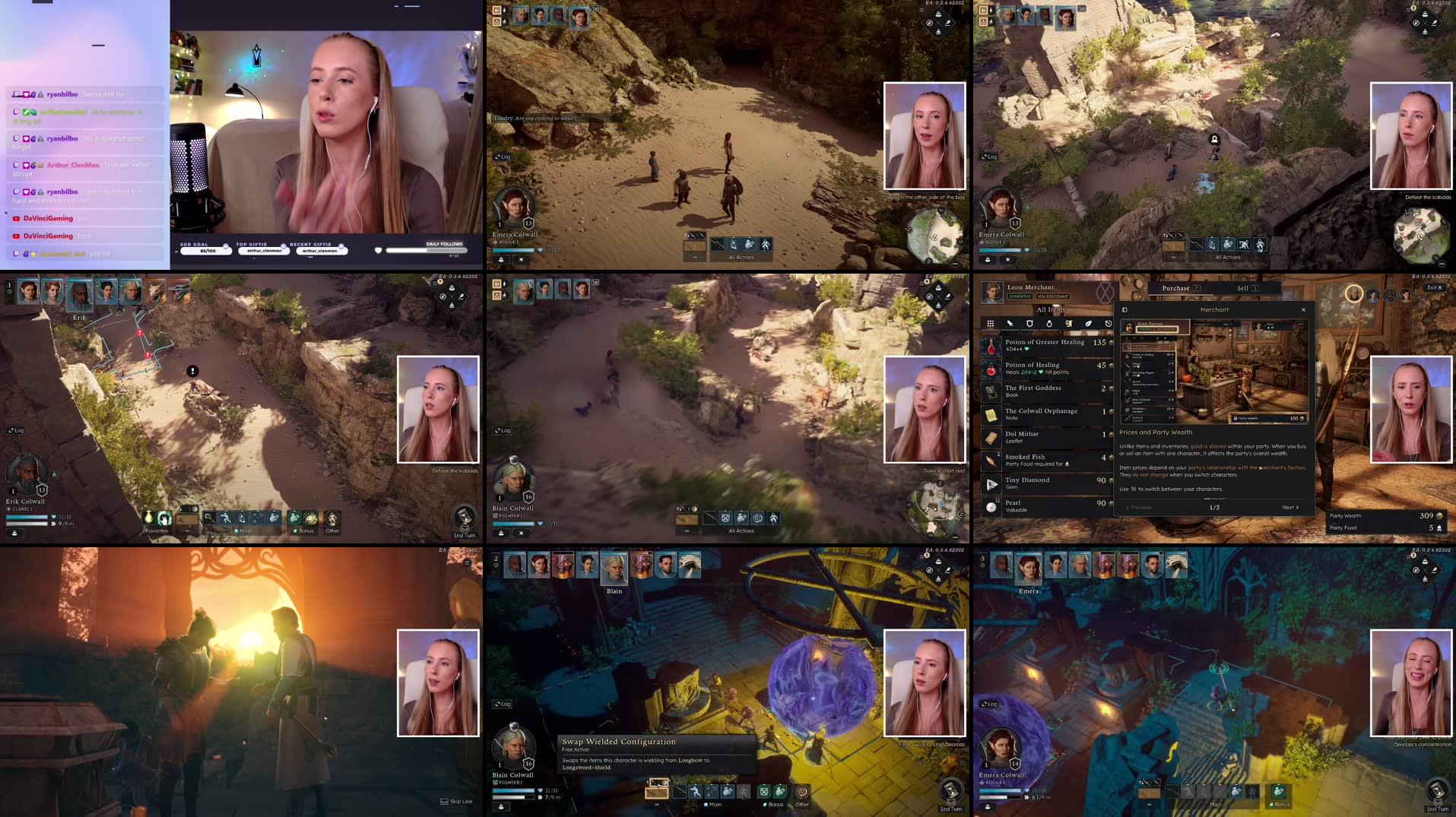The height and width of the screenshot is (817, 1456).
Task: Click the Swap Wielded Configuration hotbar icon
Action: [x=657, y=793]
